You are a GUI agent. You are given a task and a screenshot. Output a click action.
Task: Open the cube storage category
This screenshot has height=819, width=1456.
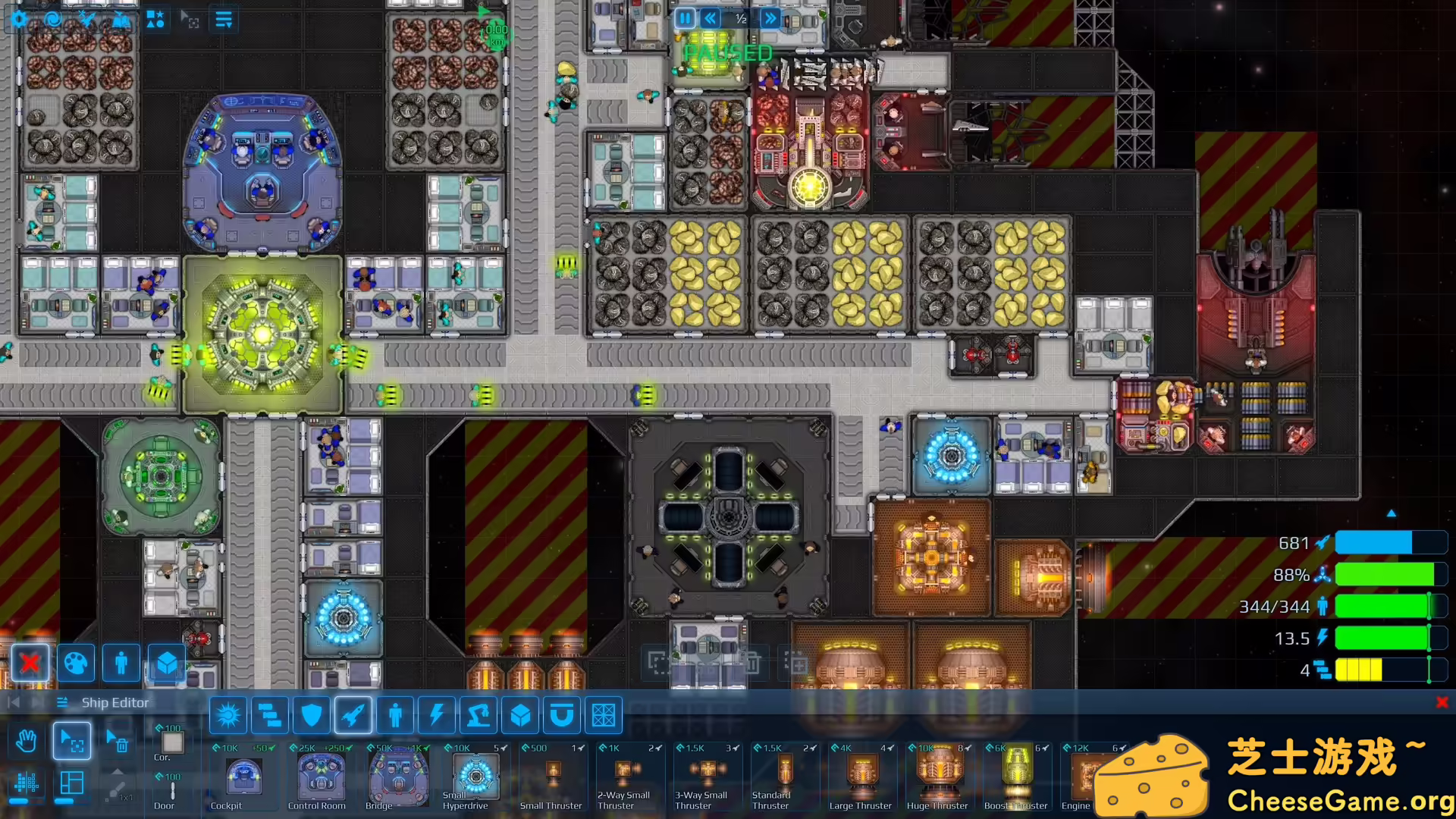coord(520,714)
